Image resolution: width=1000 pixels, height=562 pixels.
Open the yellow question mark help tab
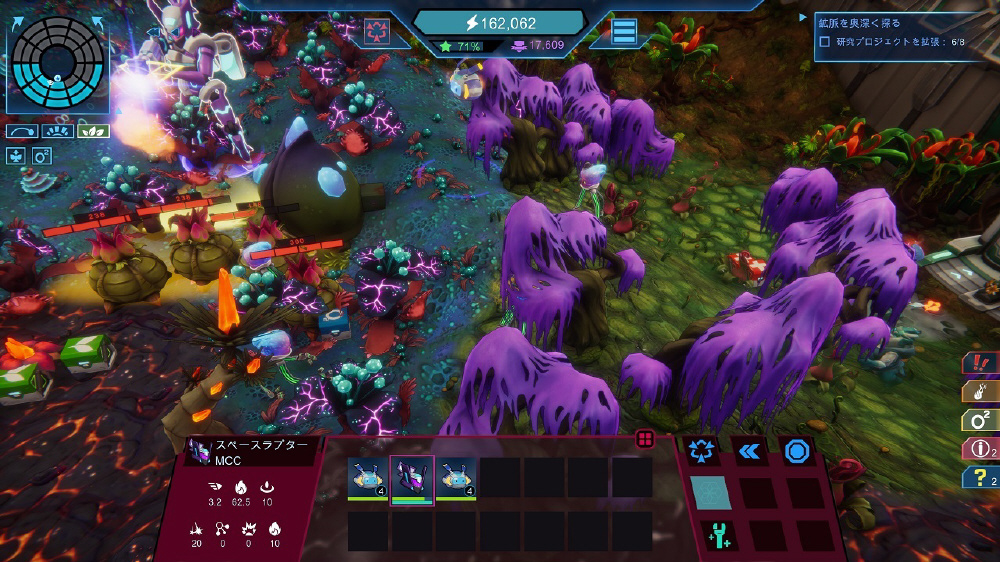click(x=978, y=478)
